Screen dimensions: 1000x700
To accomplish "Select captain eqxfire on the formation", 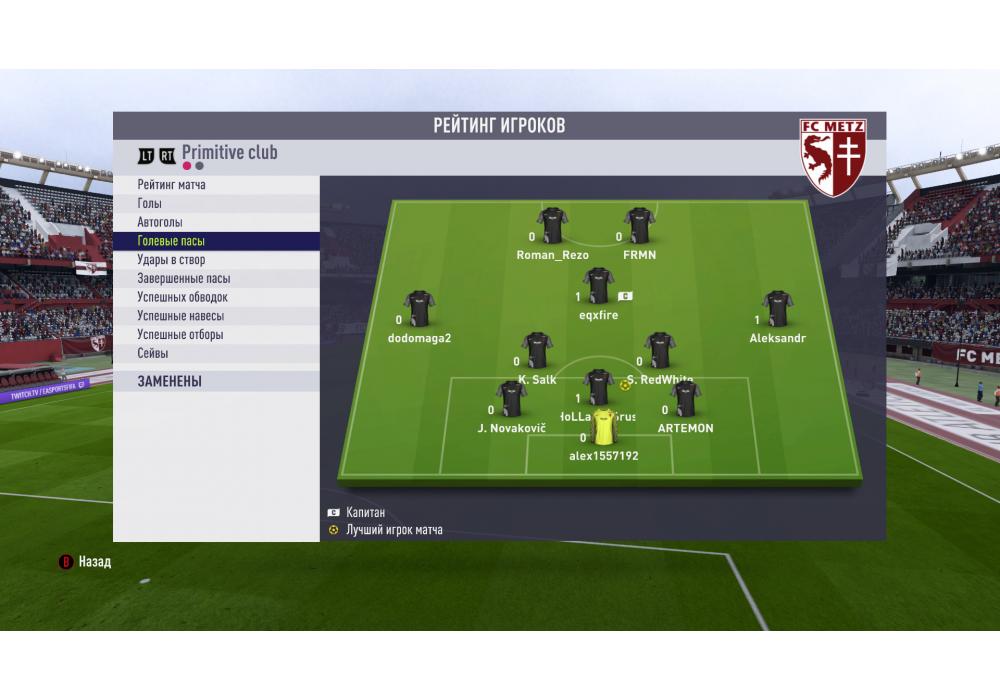I will click(x=598, y=287).
